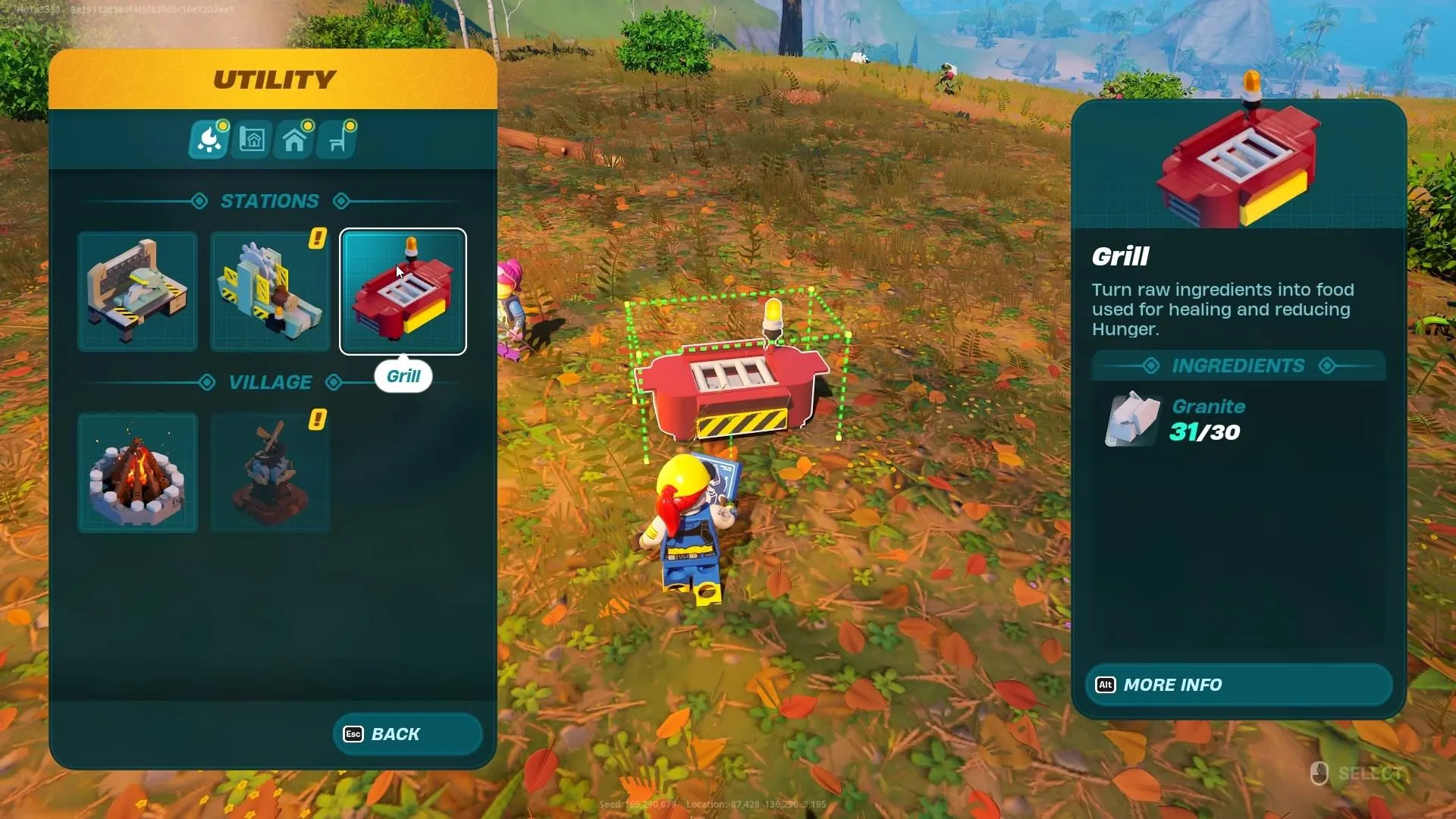Select the red Grill station tile
1456x819 pixels.
click(403, 291)
